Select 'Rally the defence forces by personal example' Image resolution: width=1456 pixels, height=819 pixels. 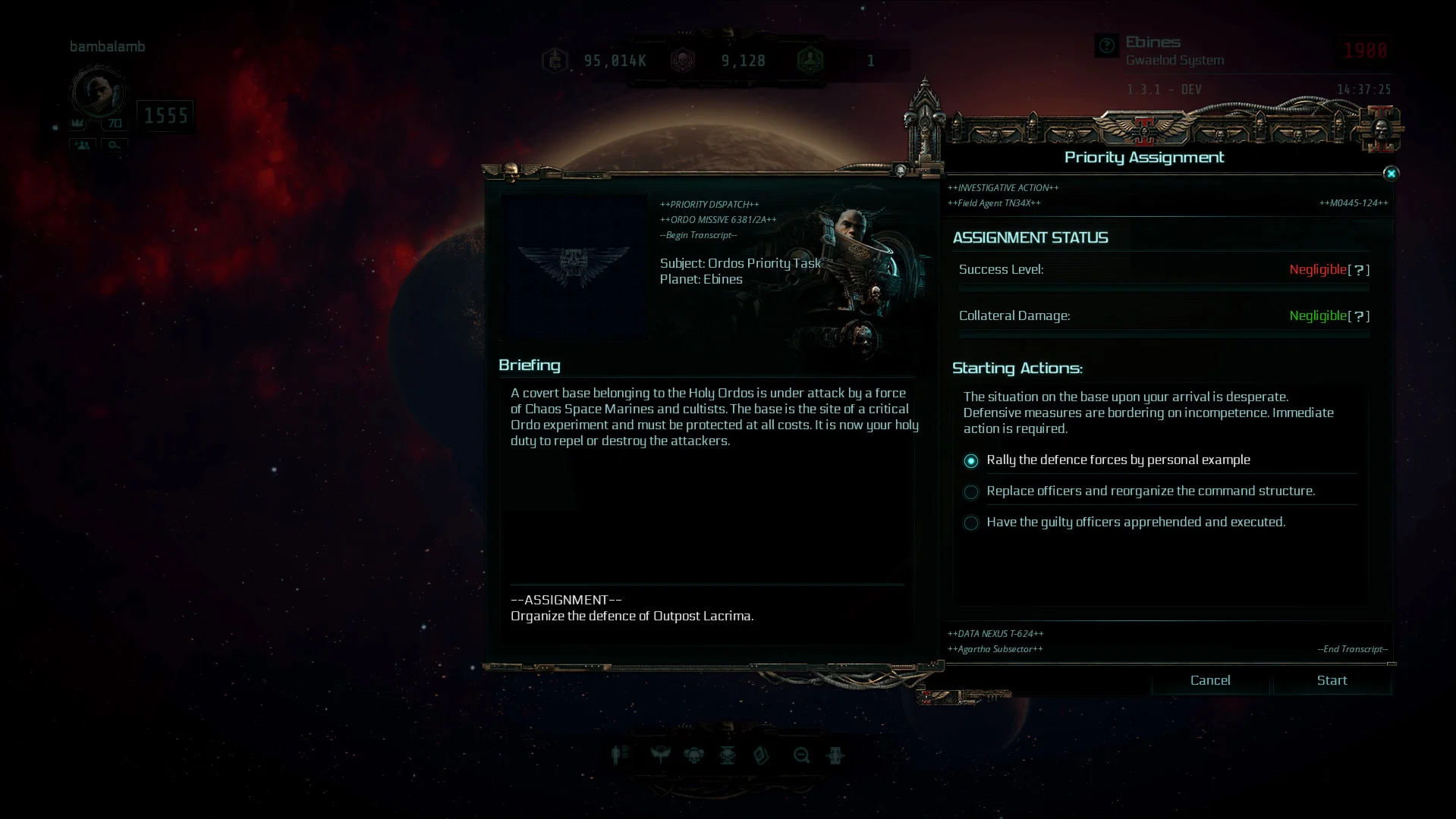[x=971, y=461]
